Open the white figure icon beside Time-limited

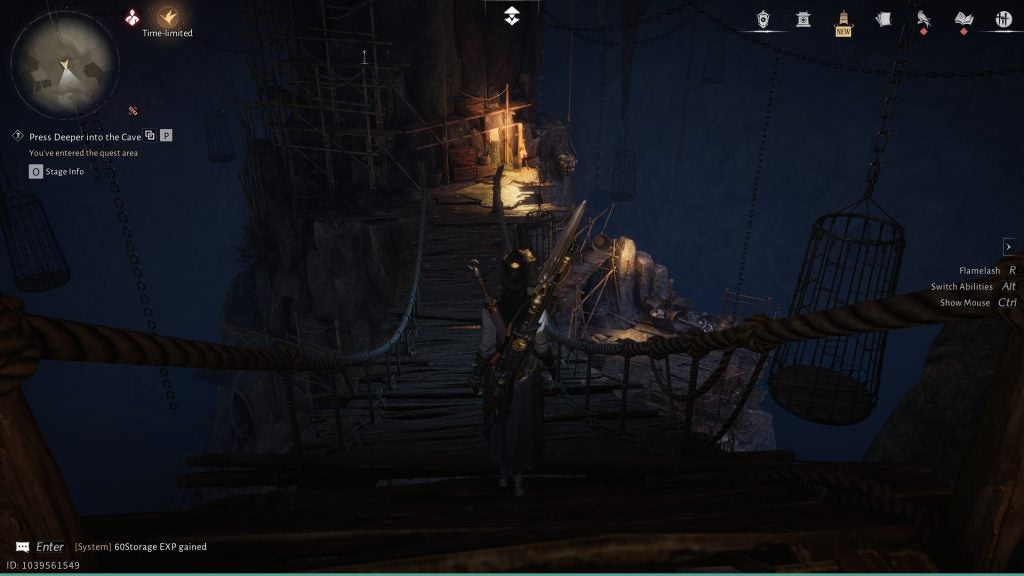tap(132, 17)
